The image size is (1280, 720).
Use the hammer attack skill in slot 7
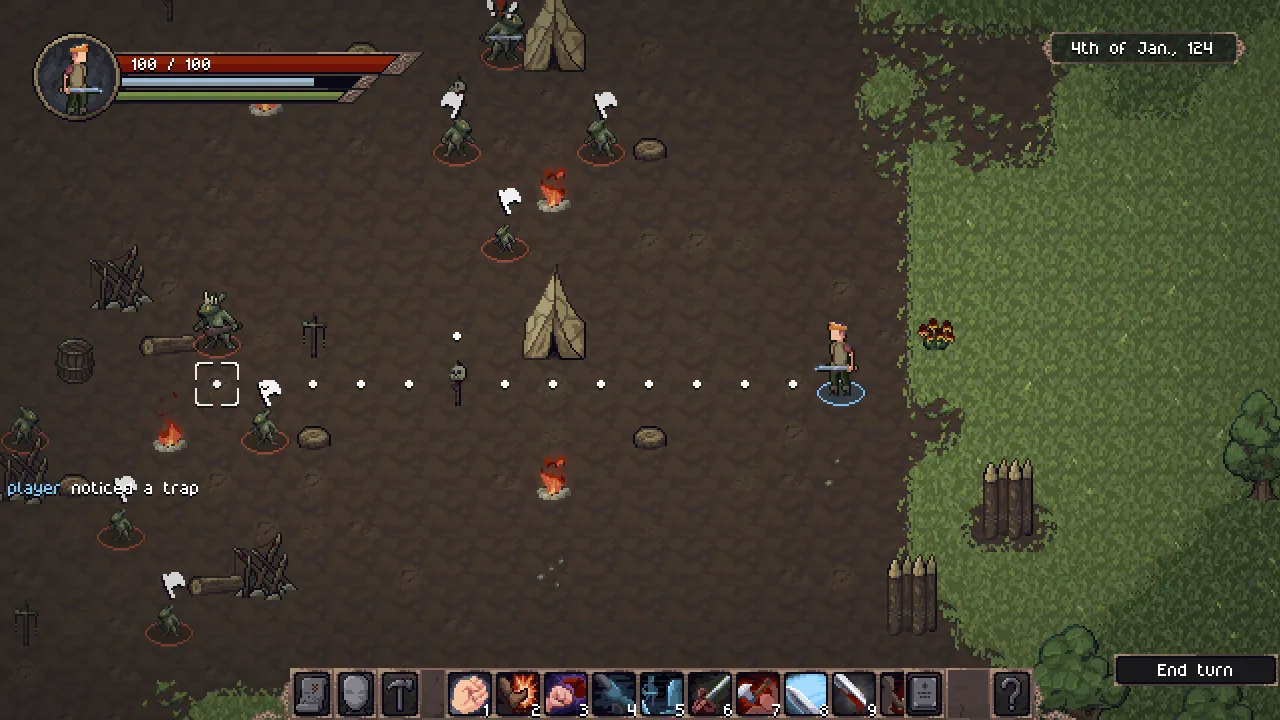coord(757,693)
